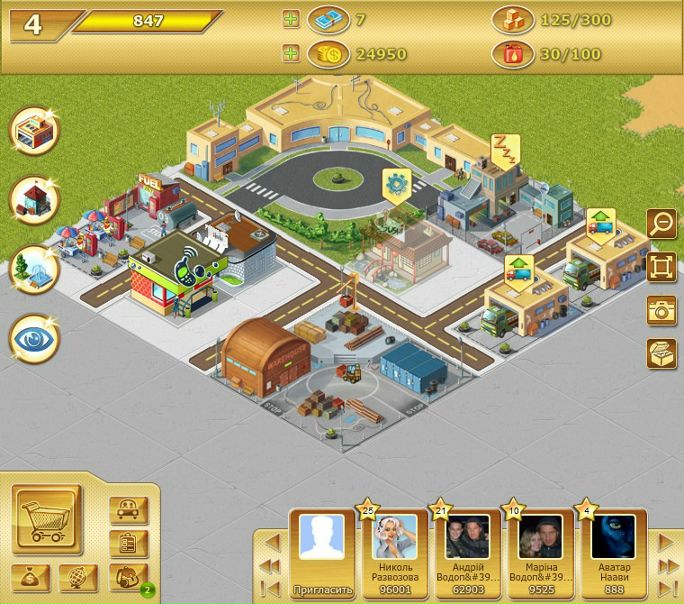Click the car with passengers button
The height and width of the screenshot is (604, 684).
[x=129, y=510]
